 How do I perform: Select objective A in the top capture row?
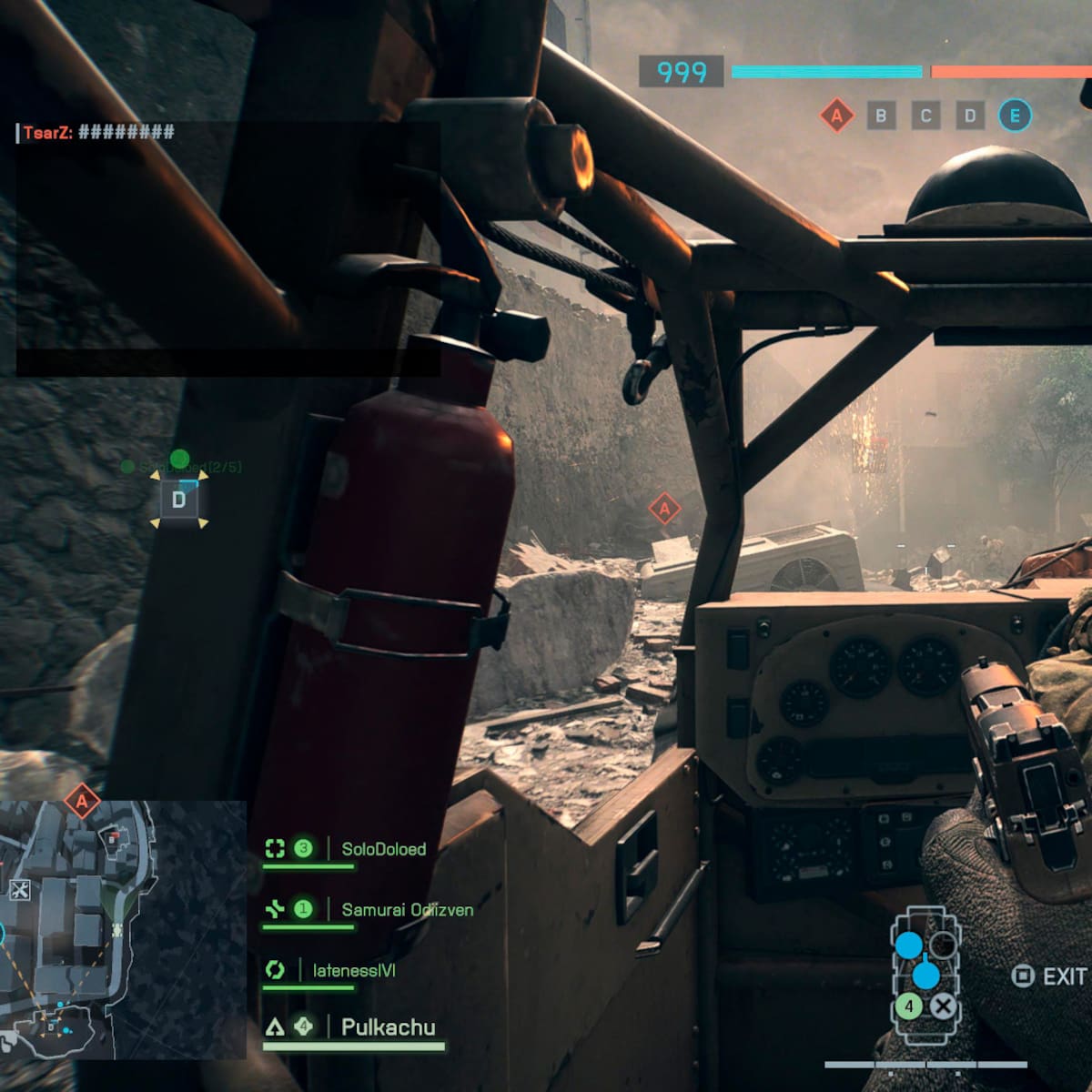(836, 116)
